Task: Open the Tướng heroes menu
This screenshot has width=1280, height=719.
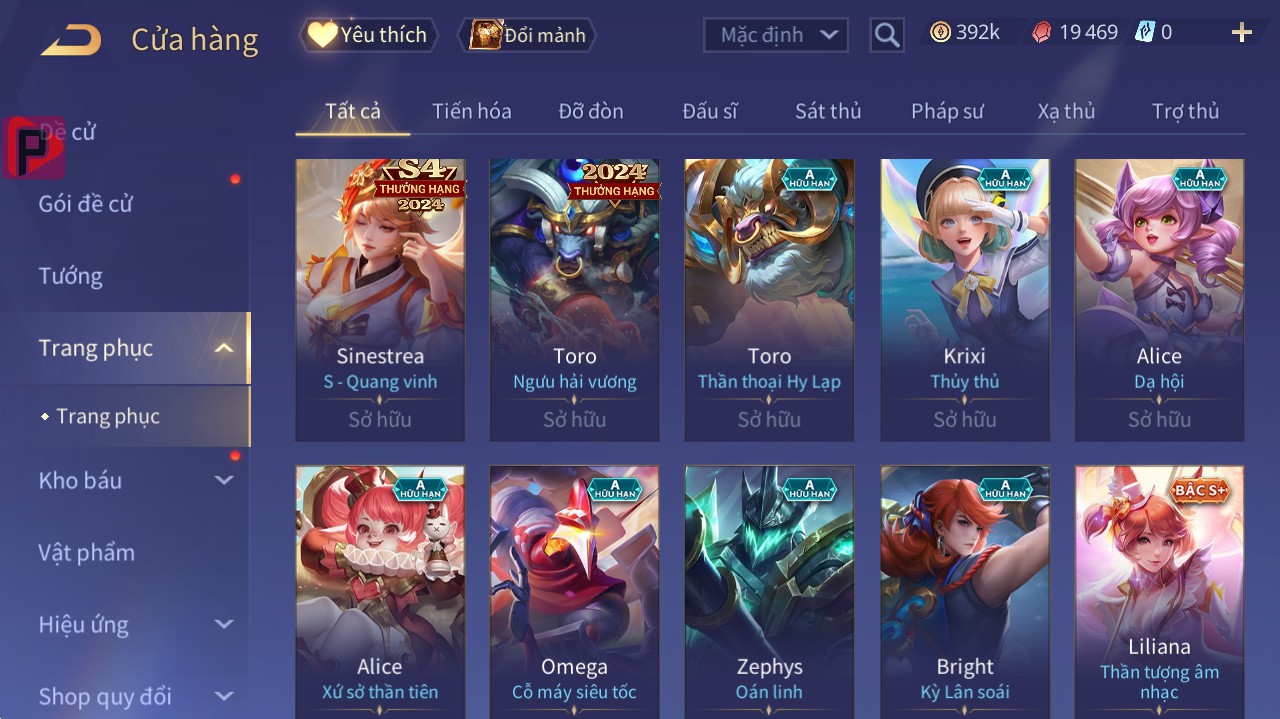Action: (71, 276)
